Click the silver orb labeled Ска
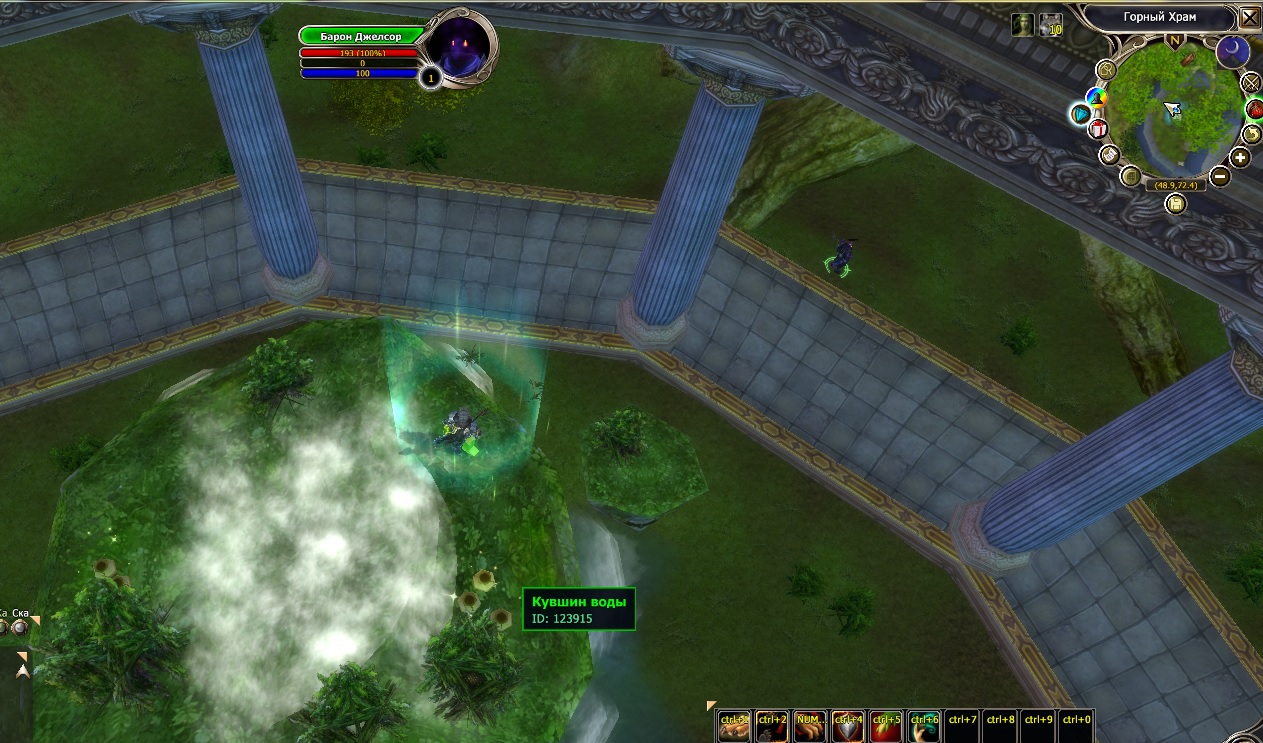1263x743 pixels. click(x=20, y=627)
